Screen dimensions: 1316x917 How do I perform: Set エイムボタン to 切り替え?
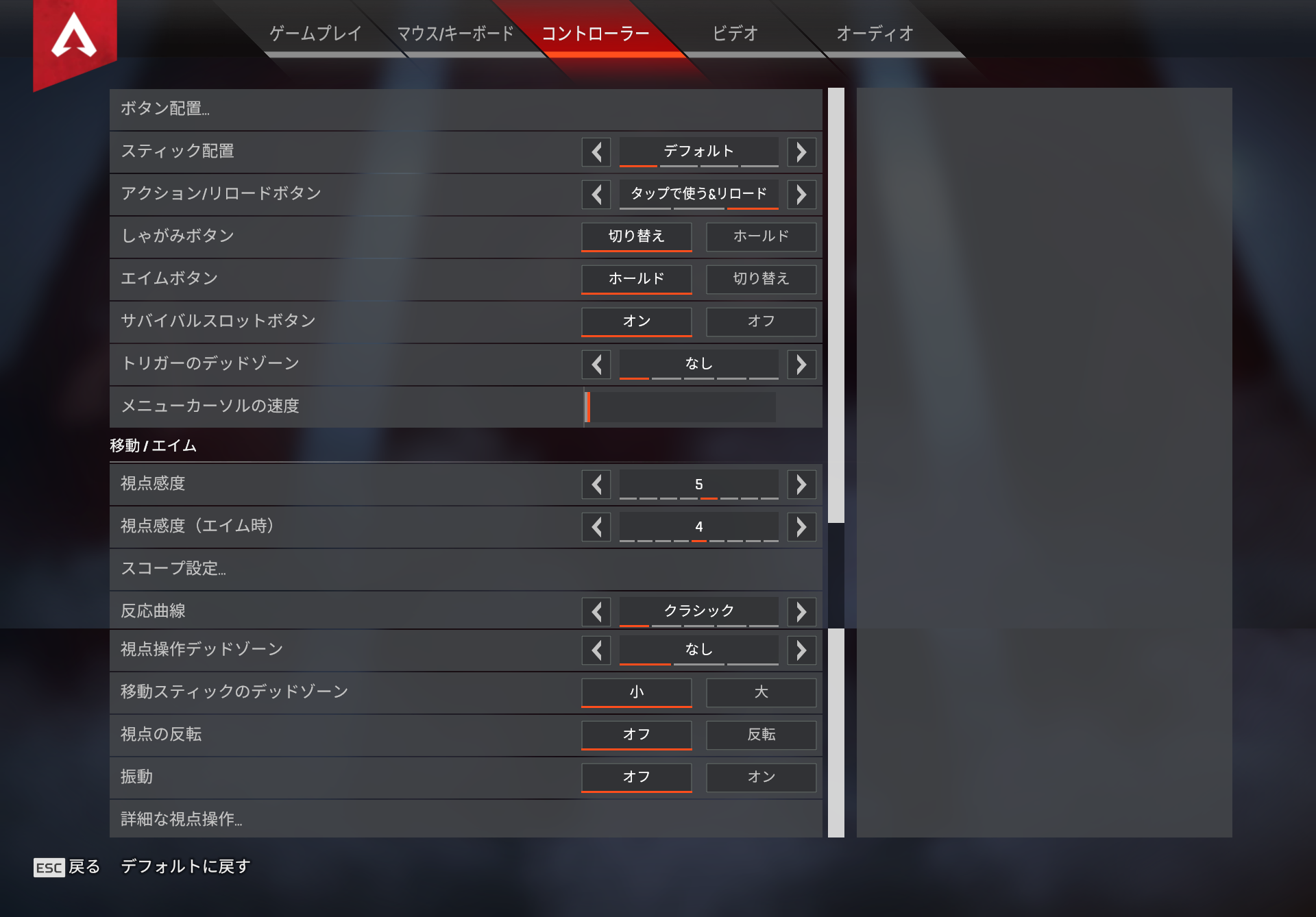(x=761, y=279)
